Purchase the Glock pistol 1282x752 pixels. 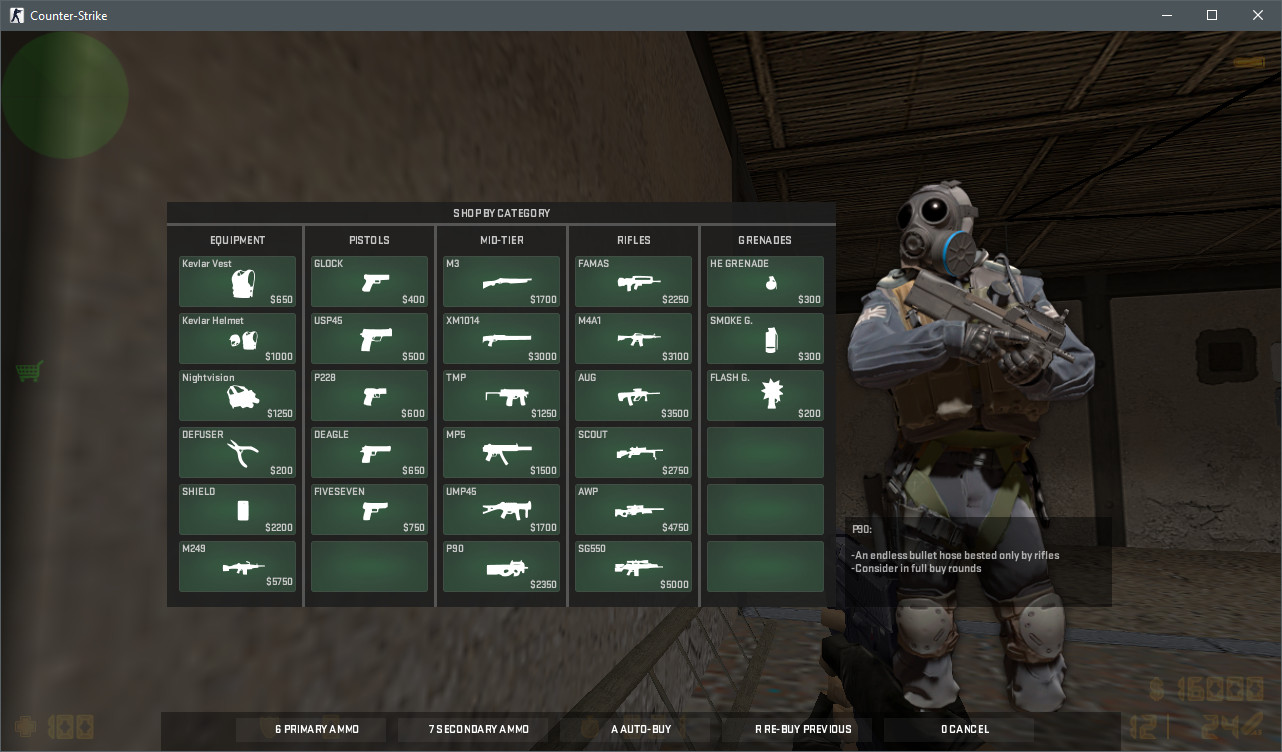[x=369, y=281]
